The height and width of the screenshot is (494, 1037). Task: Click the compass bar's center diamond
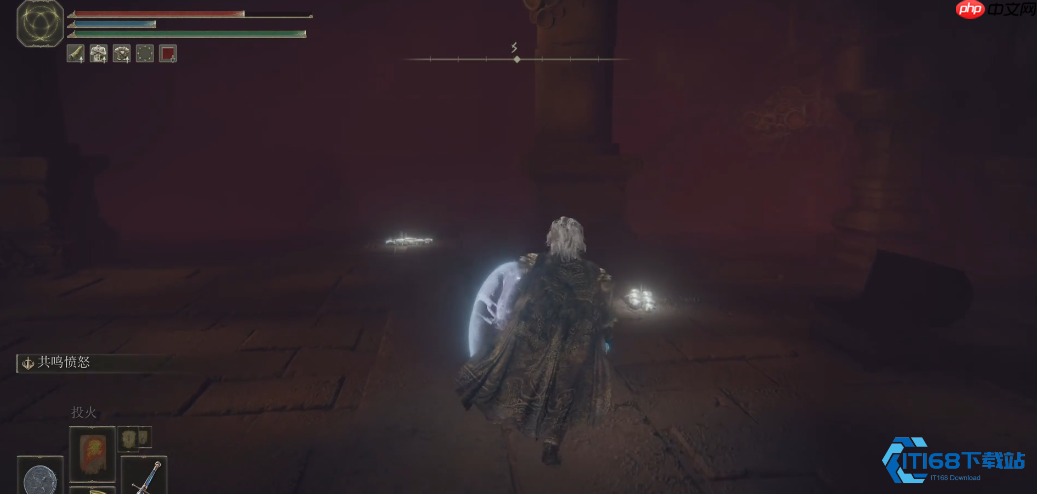point(516,60)
